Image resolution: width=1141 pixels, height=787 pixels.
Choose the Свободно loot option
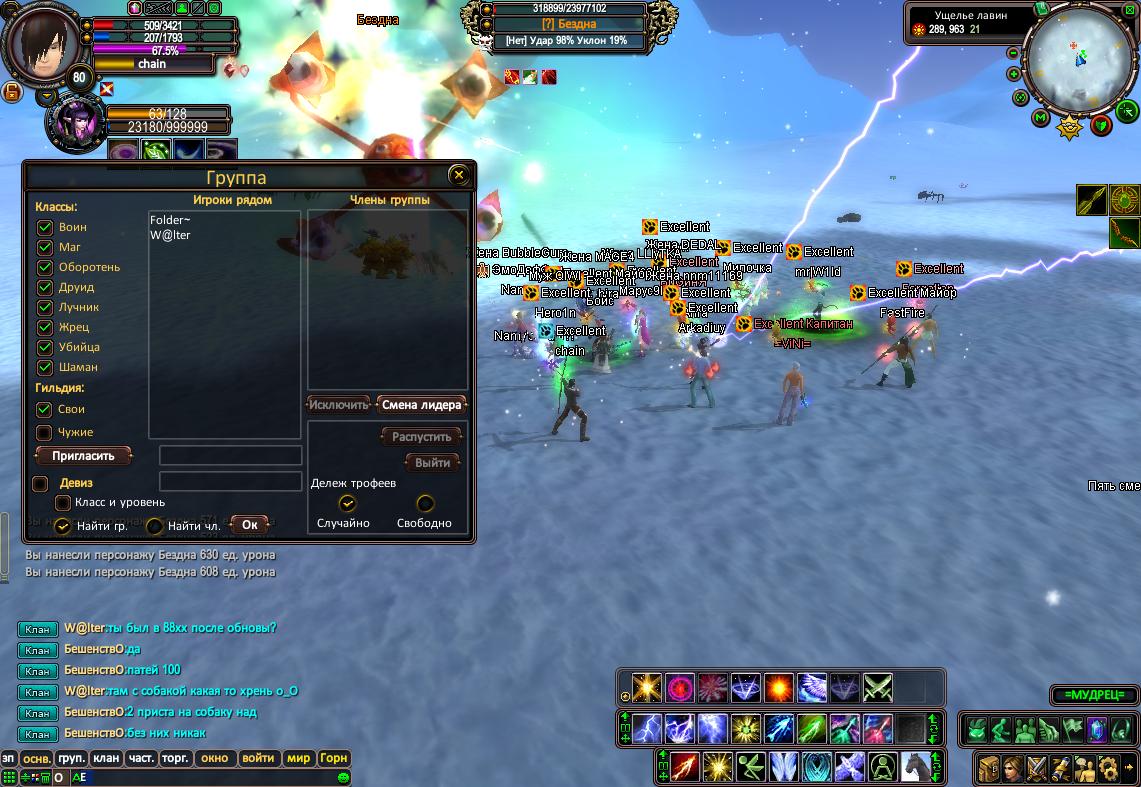[425, 504]
